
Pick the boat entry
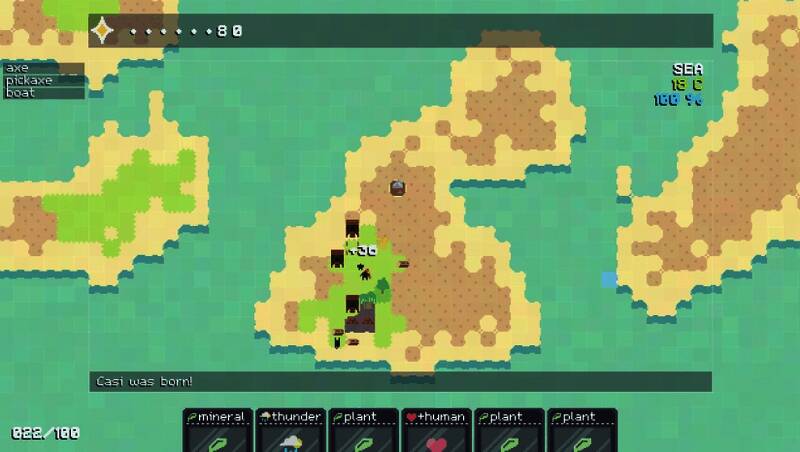[x=43, y=92]
